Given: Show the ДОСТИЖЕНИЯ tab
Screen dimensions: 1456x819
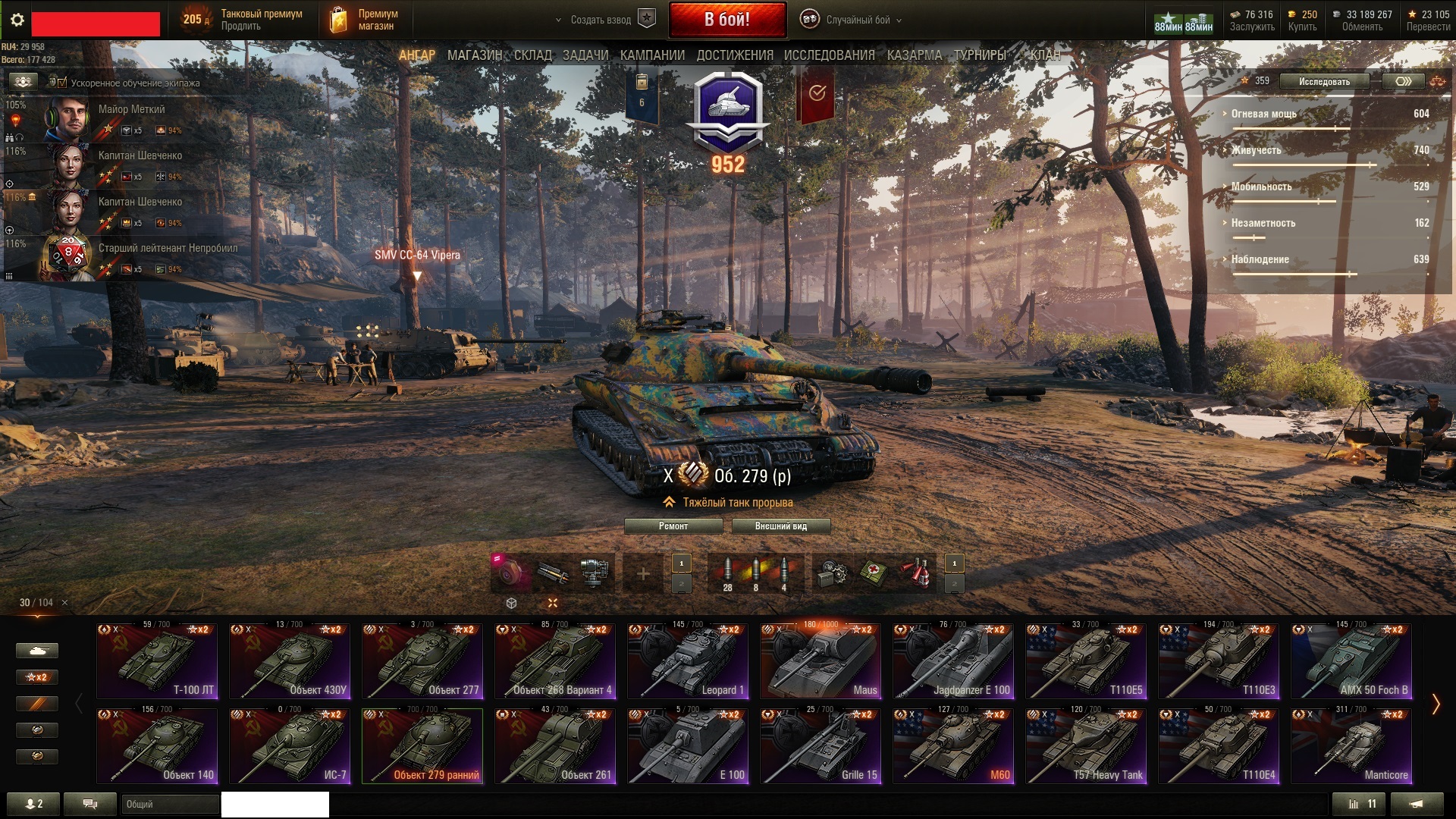Looking at the screenshot, I should point(734,55).
